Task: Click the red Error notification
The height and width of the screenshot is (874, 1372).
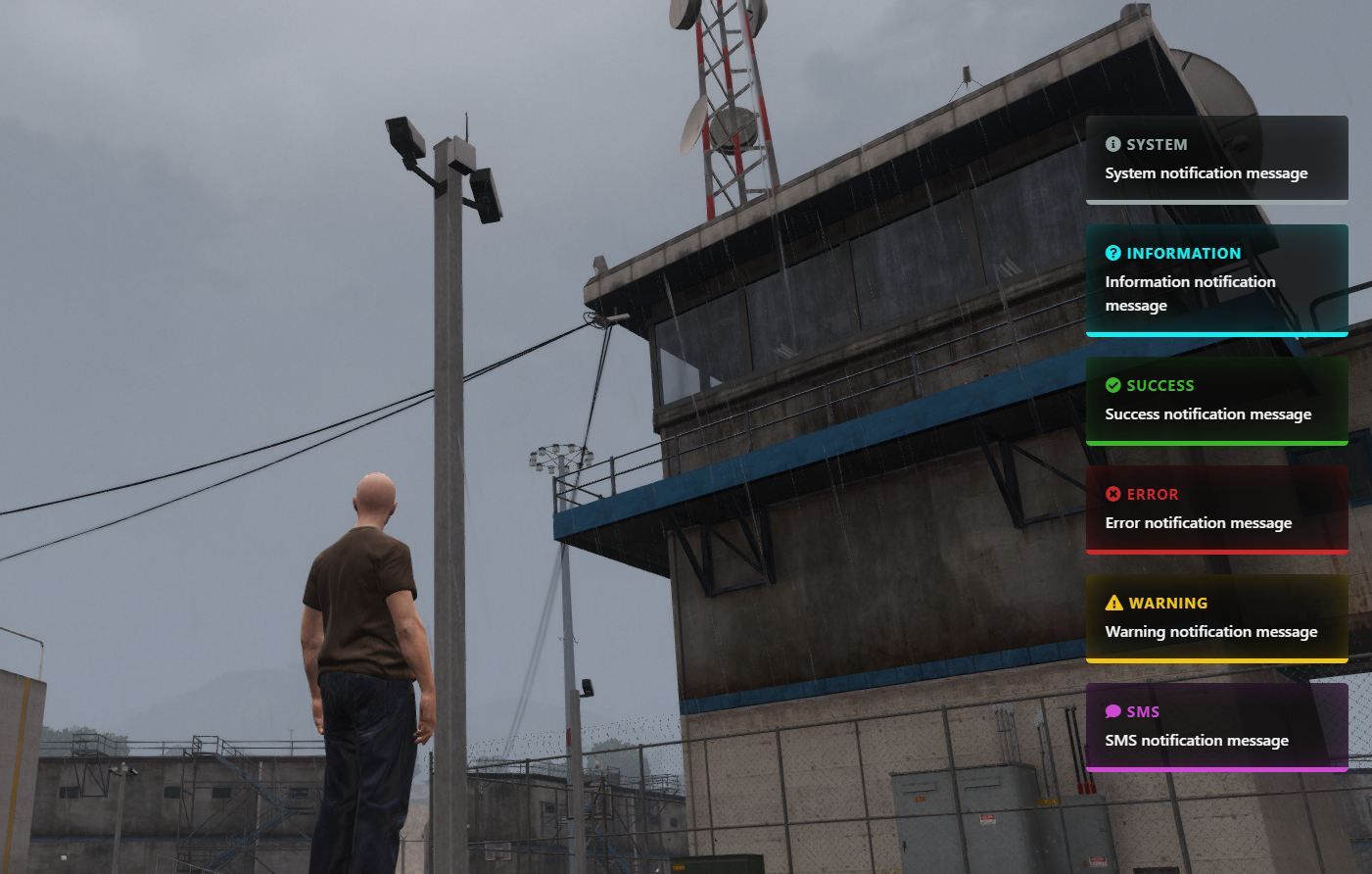Action: click(1216, 510)
